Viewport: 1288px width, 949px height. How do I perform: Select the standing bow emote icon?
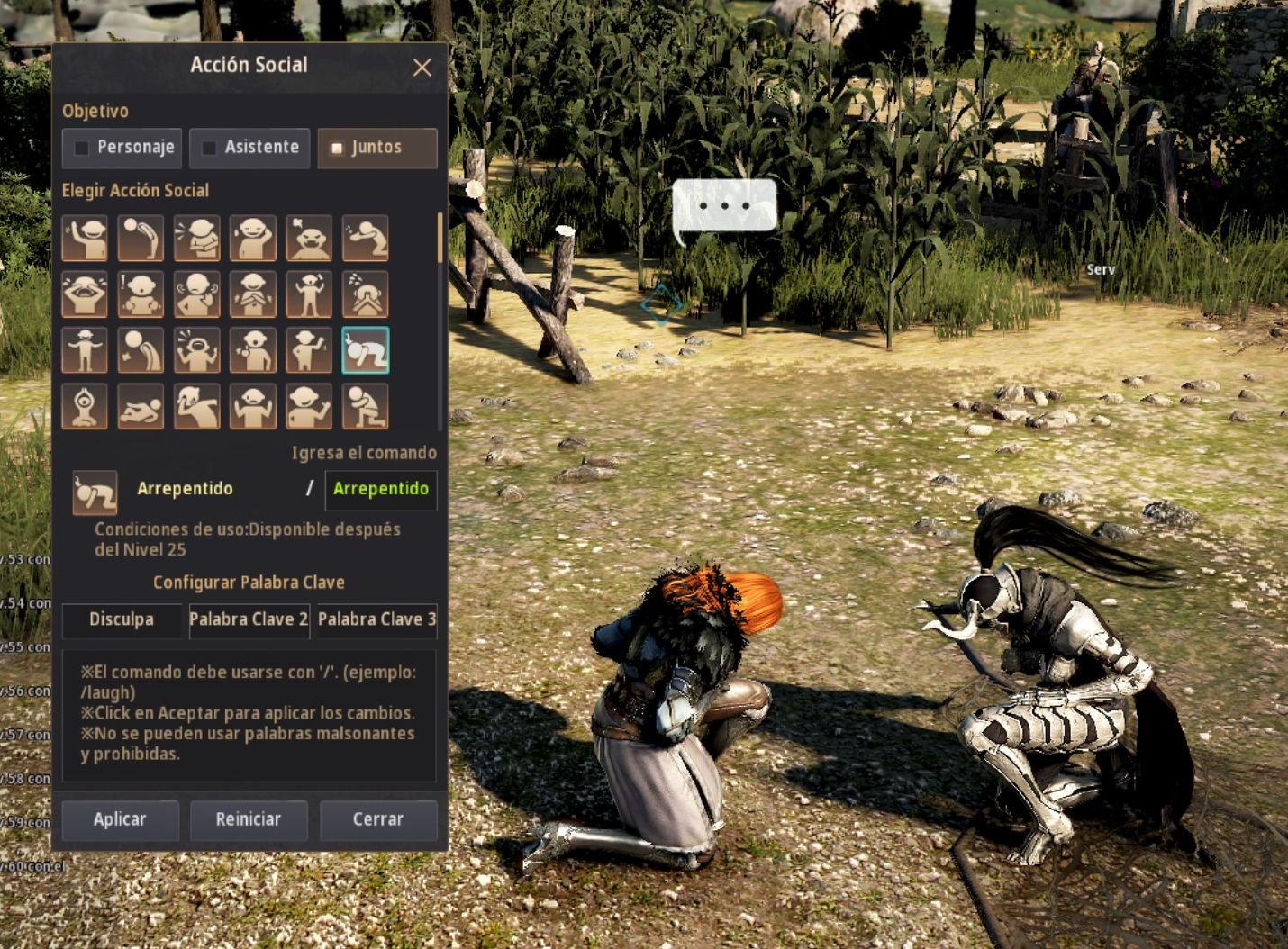pos(141,239)
